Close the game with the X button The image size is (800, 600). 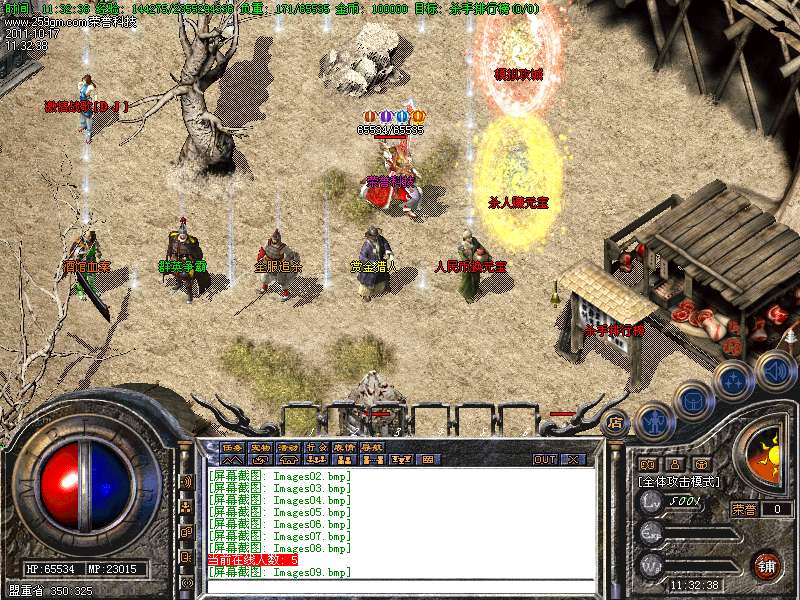tap(573, 460)
